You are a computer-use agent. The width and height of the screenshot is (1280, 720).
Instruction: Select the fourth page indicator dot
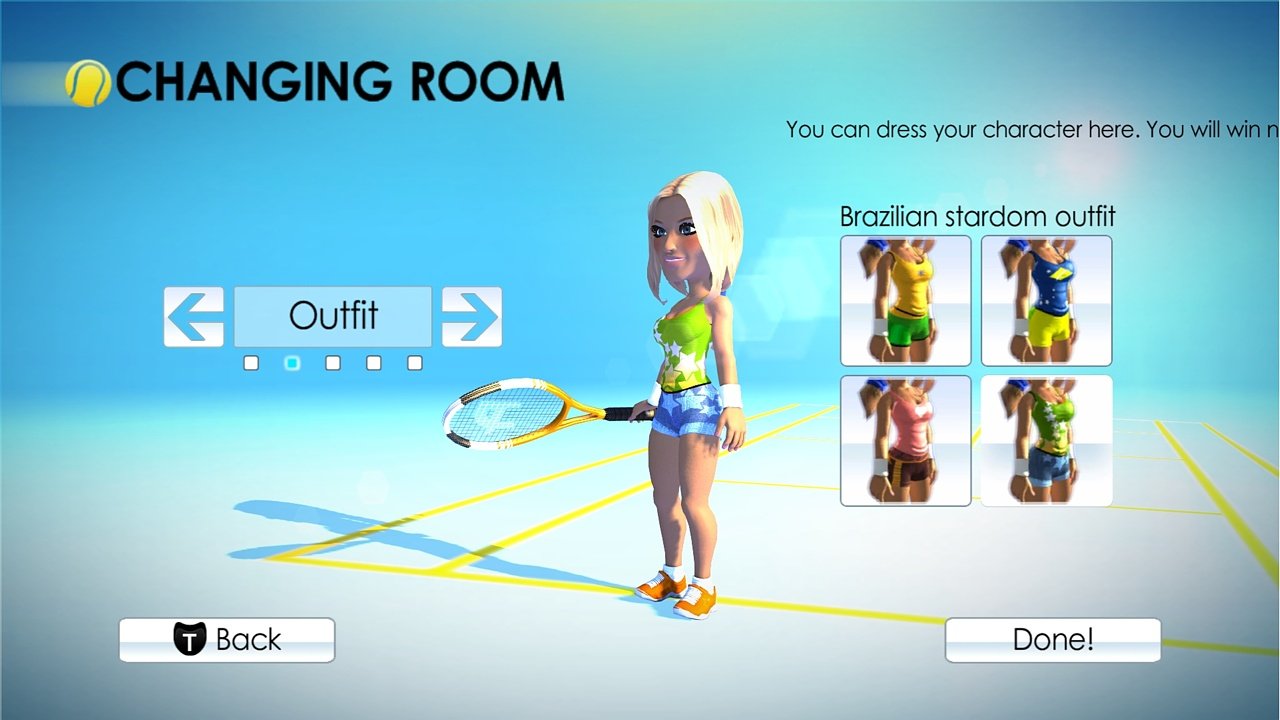click(x=372, y=362)
